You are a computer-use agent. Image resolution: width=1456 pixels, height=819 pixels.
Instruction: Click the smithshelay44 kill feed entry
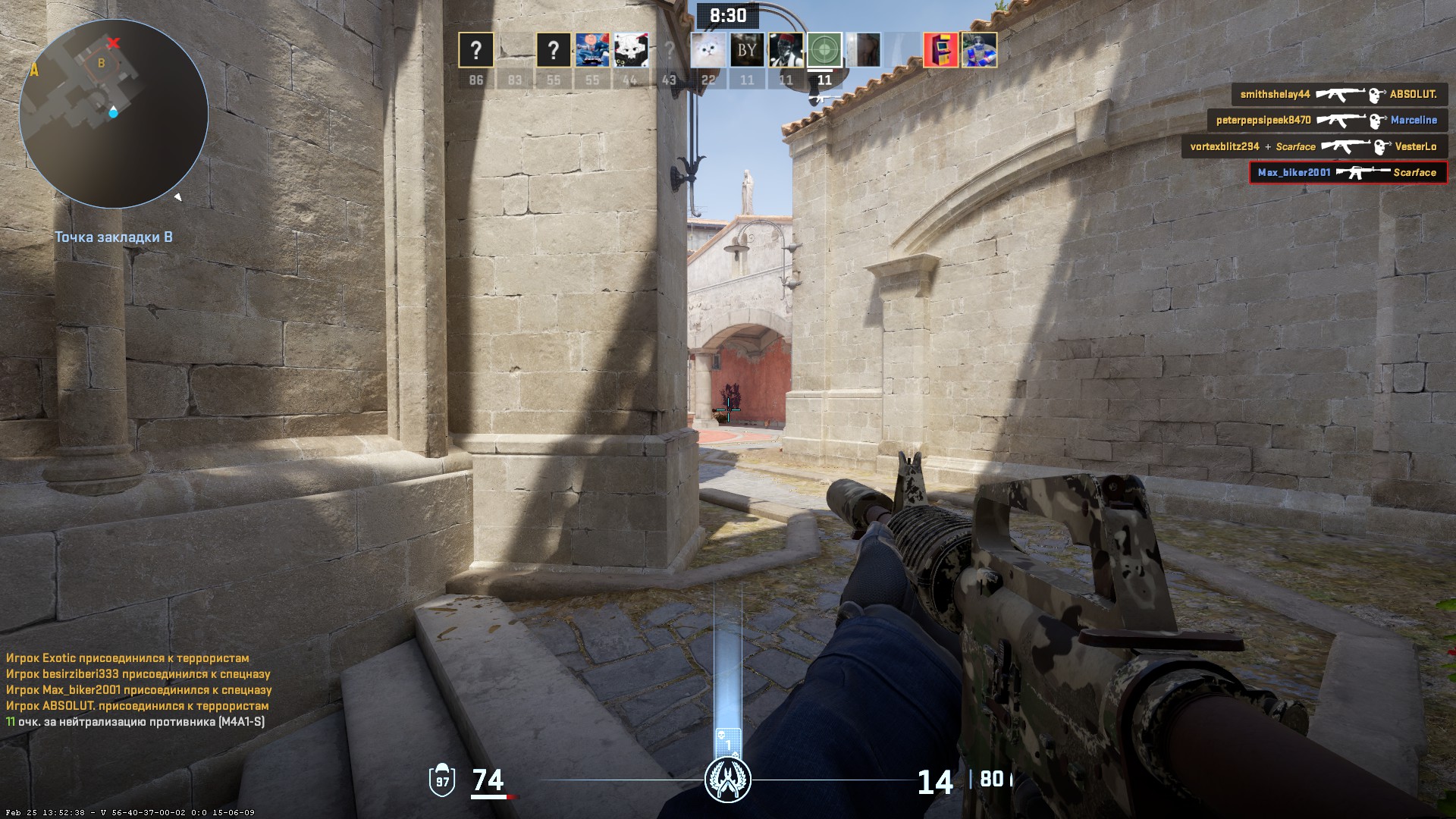[1338, 95]
